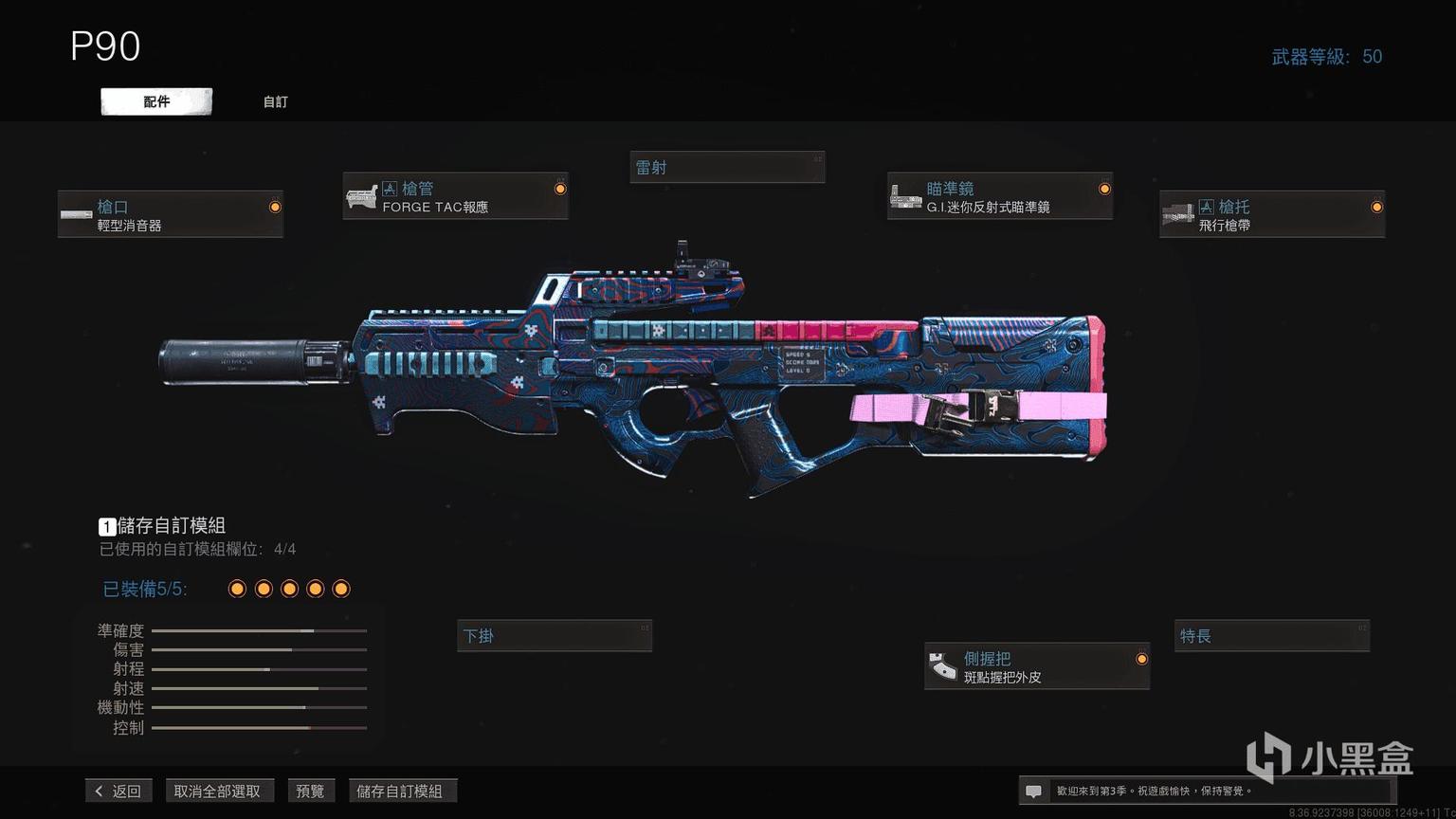Click 取消全部選取 to remove all attachments
Screen dimensions: 1456x819
[217, 791]
